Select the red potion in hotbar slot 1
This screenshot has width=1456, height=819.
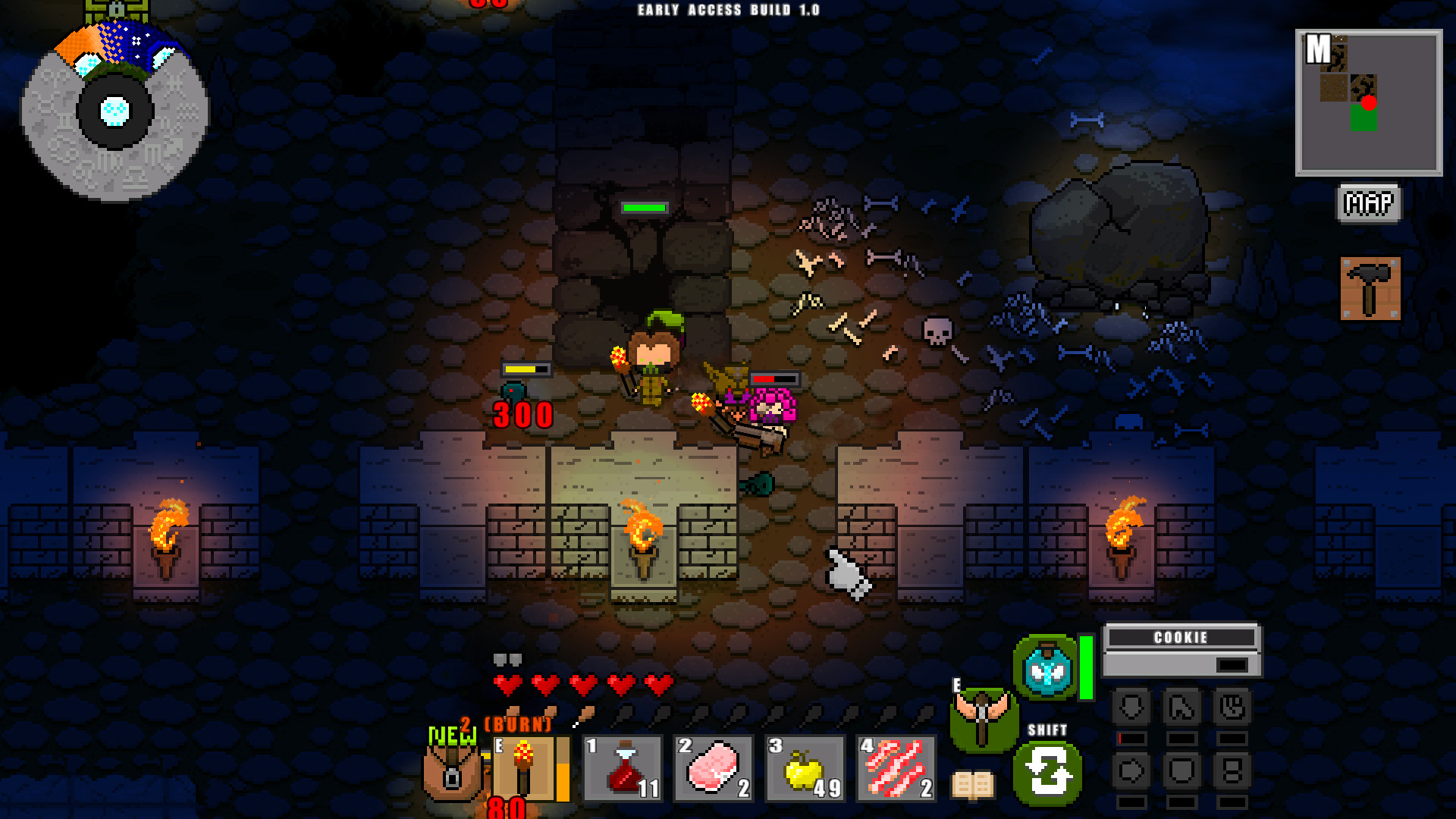(622, 768)
